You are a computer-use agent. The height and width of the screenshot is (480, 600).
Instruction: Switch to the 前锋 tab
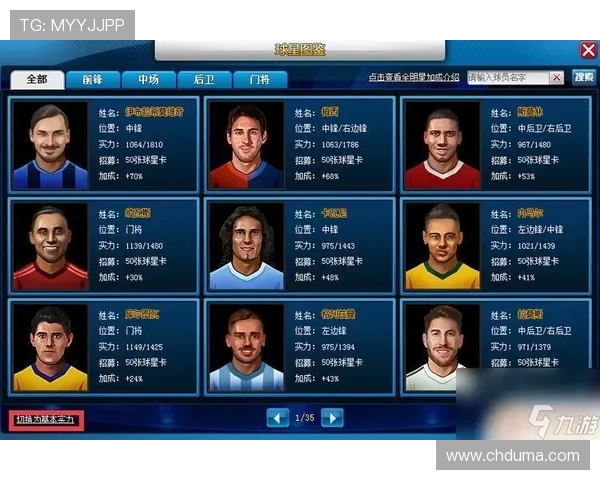point(93,79)
